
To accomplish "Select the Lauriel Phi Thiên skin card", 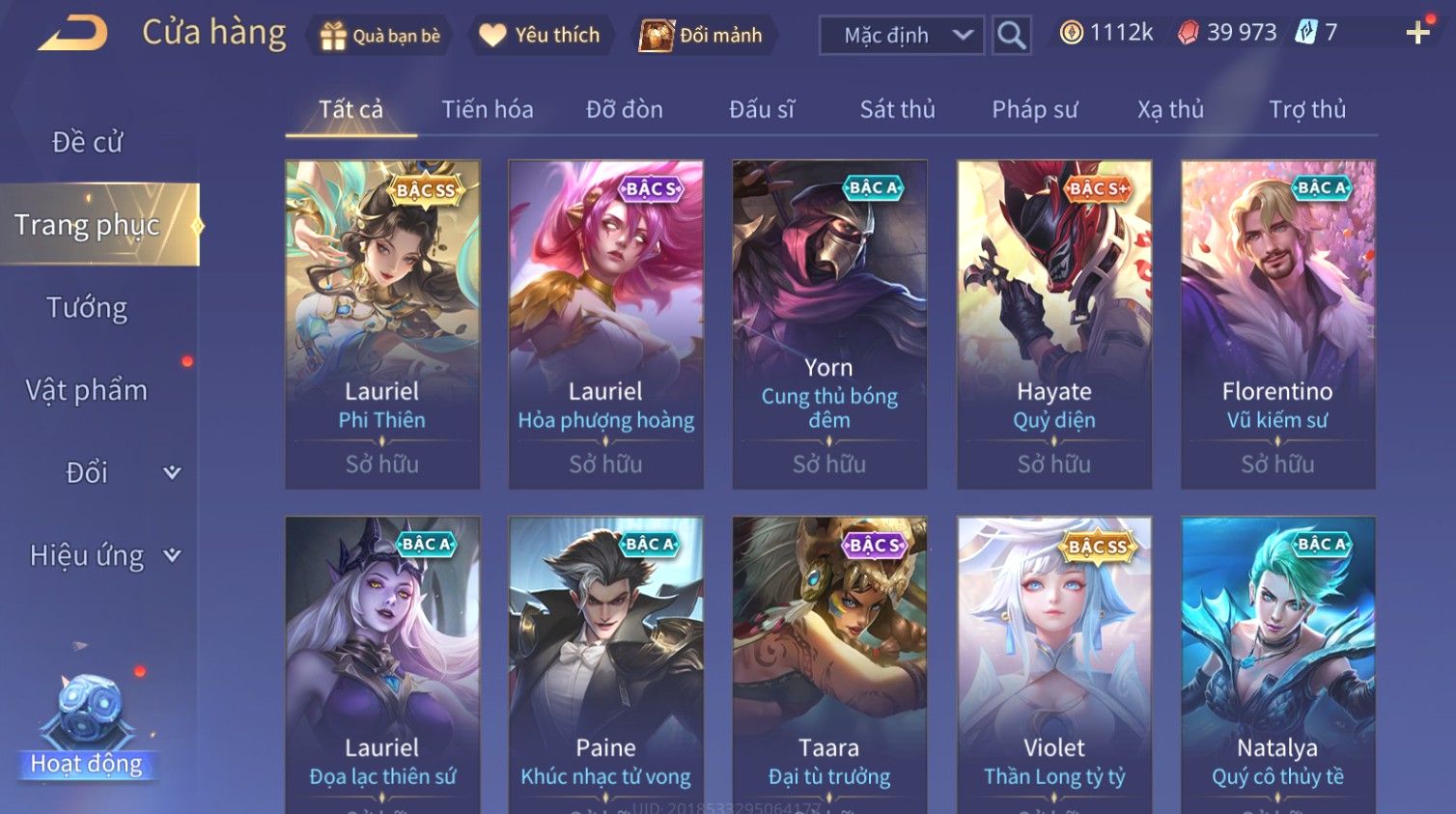I will coord(382,323).
